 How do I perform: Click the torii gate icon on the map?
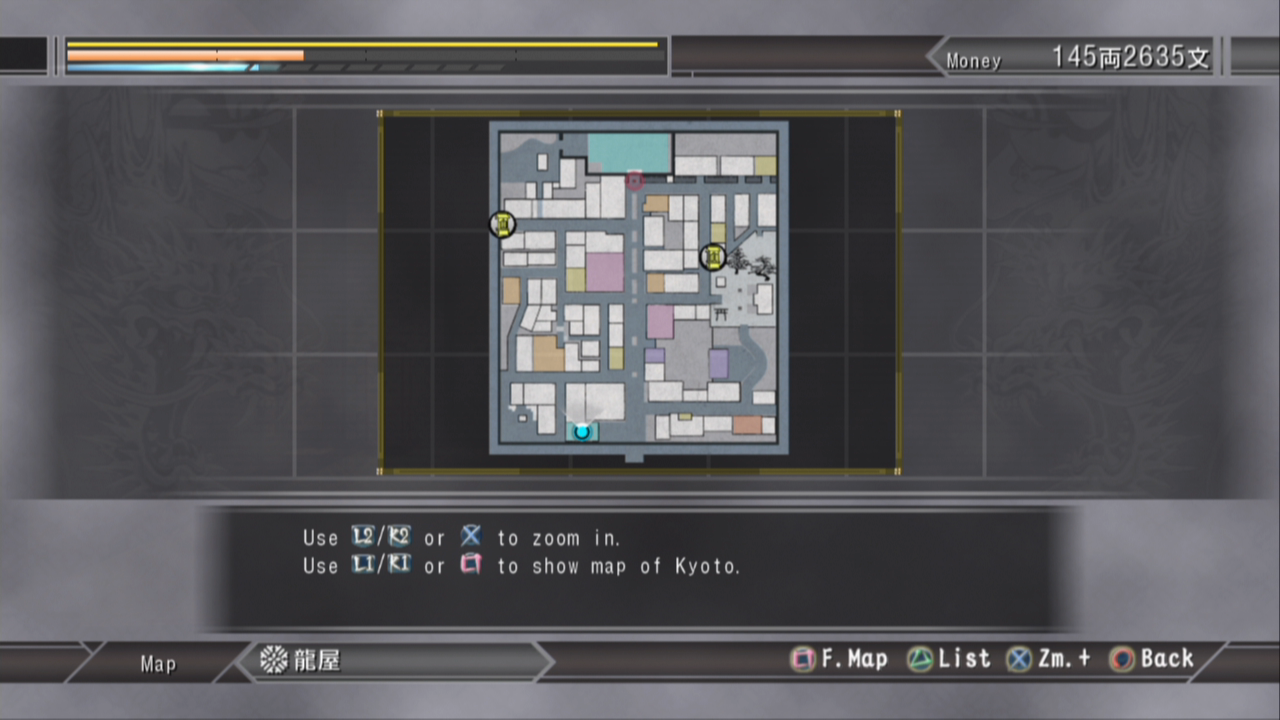[721, 315]
